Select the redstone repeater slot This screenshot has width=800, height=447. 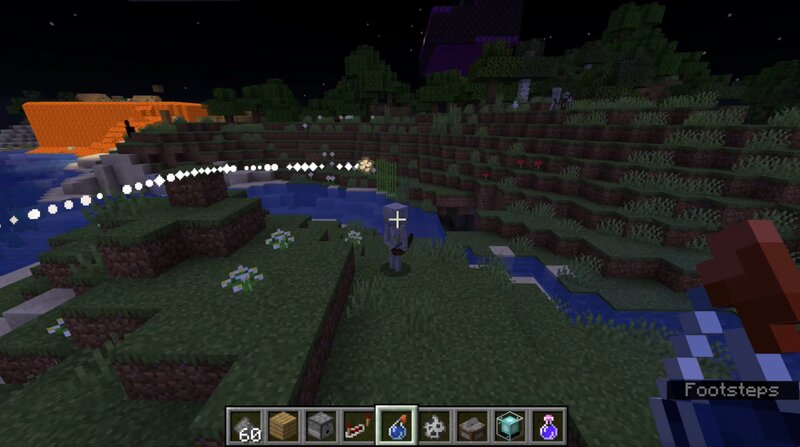pyautogui.click(x=357, y=426)
